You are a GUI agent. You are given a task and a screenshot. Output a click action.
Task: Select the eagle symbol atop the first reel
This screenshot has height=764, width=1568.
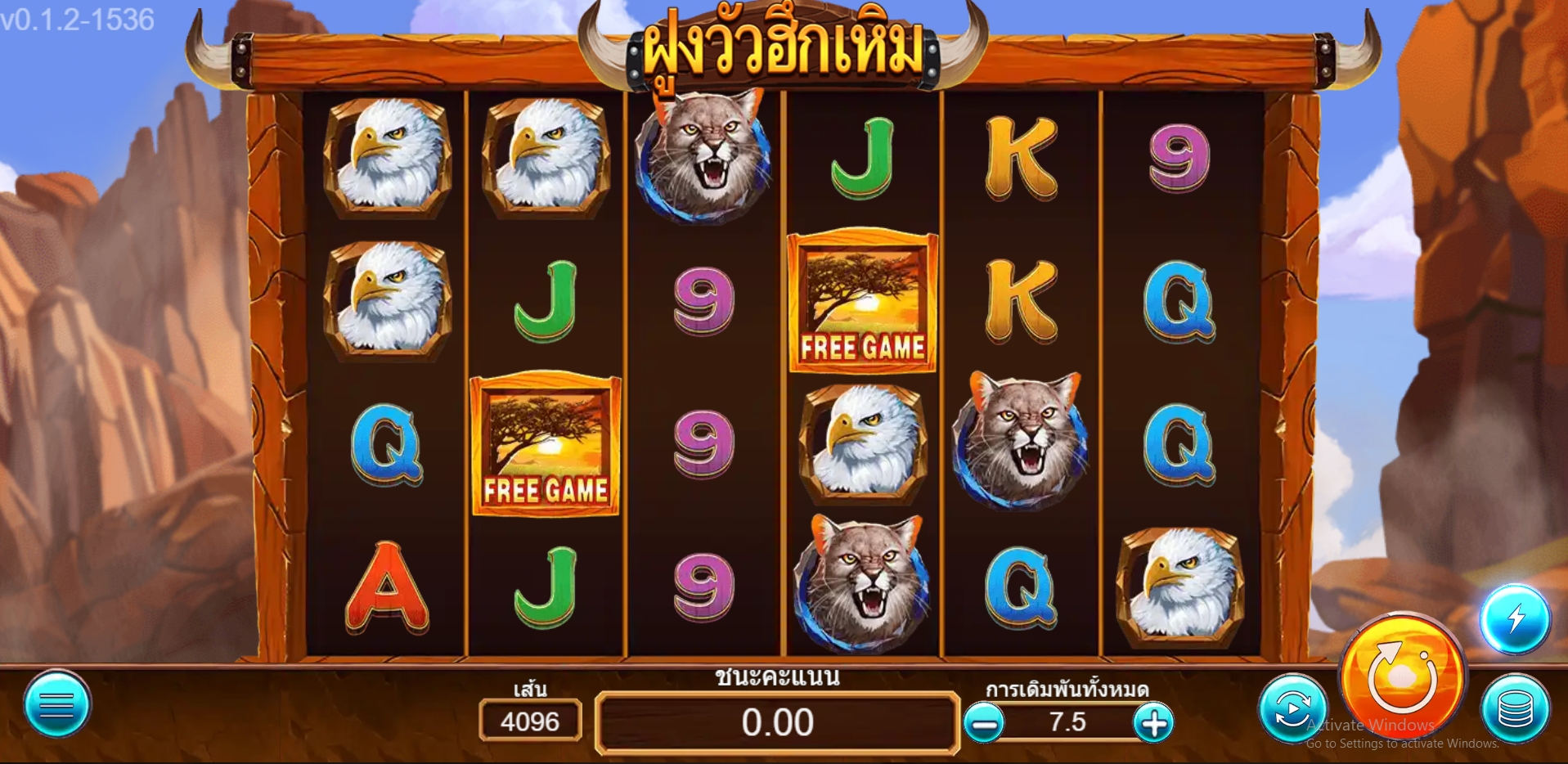(390, 158)
